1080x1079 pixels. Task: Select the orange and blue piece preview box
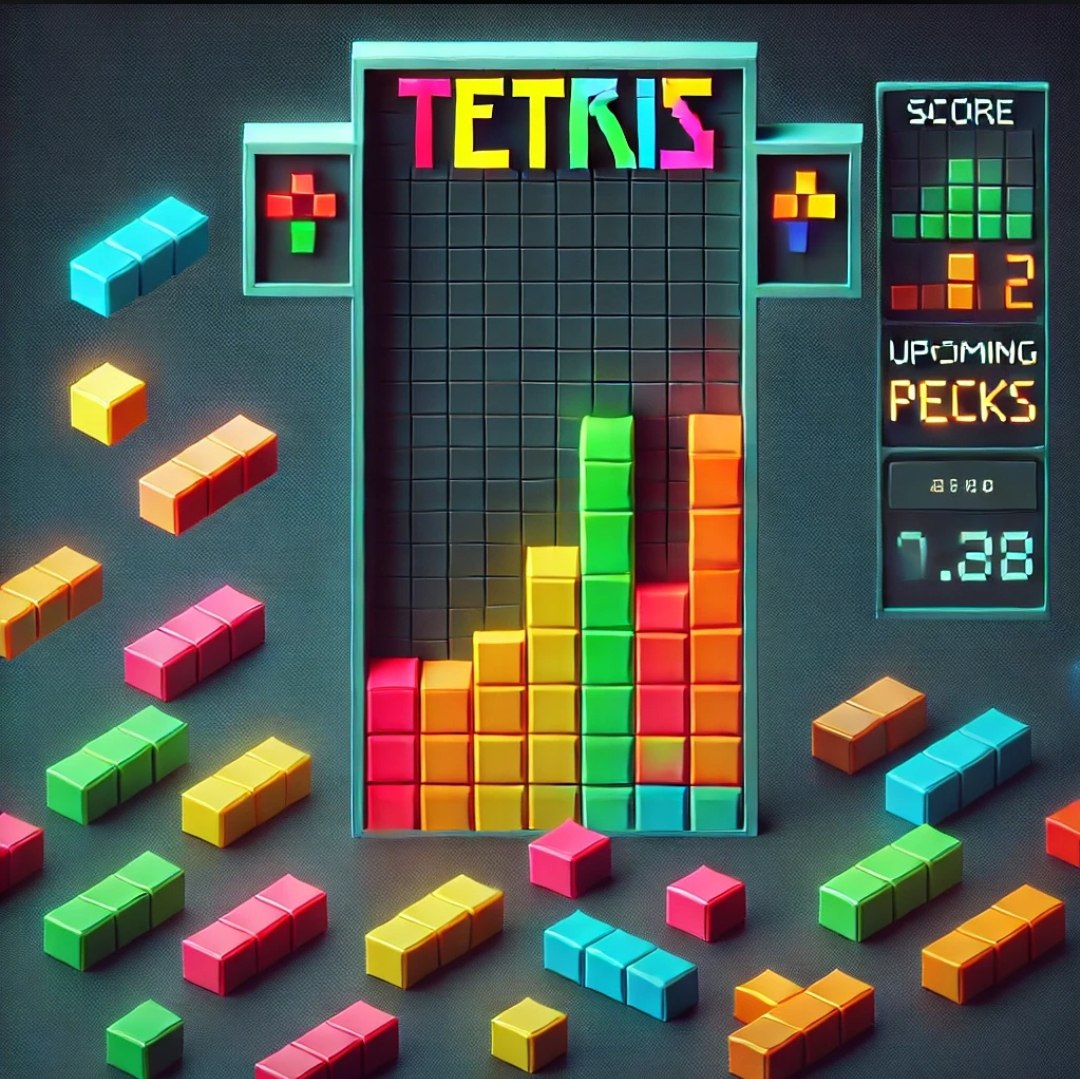803,211
